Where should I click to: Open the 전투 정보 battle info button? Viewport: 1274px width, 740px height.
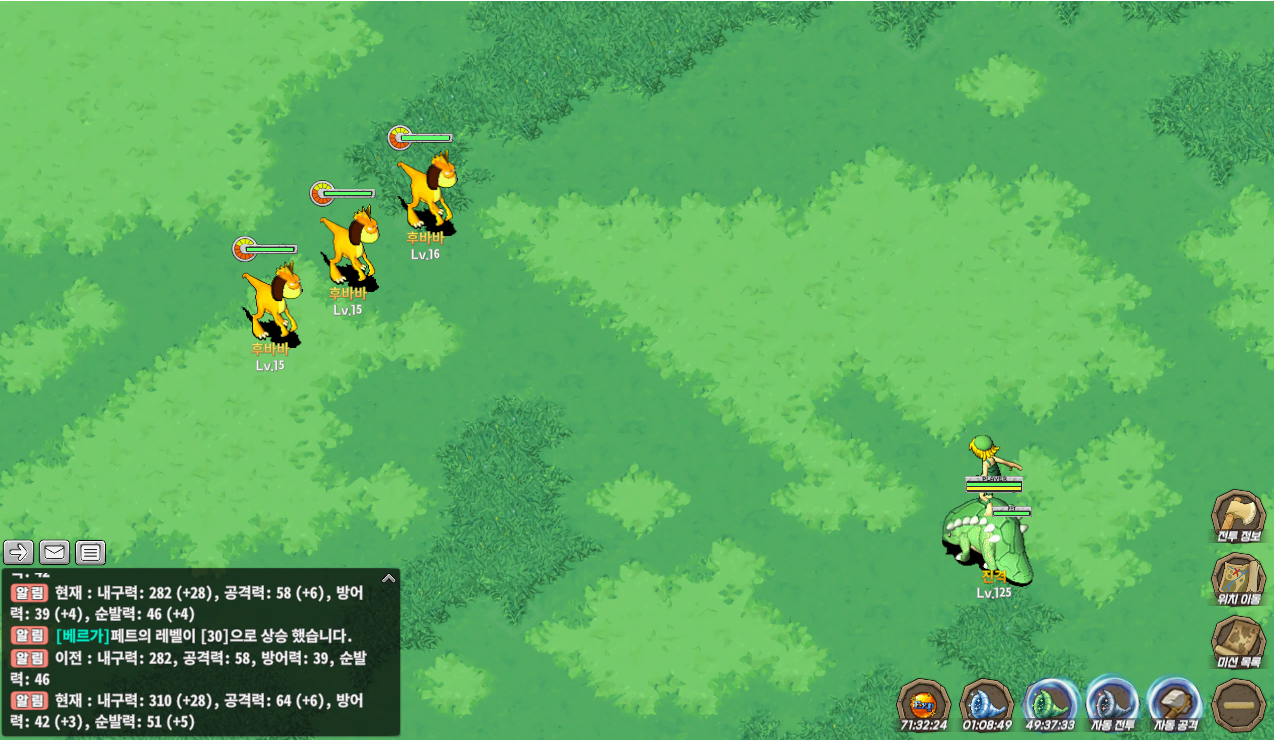point(1238,515)
